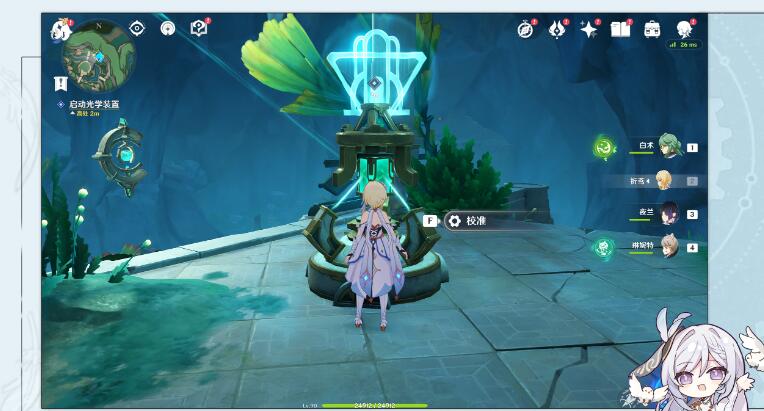Switch to party member 白术

[x=667, y=146]
